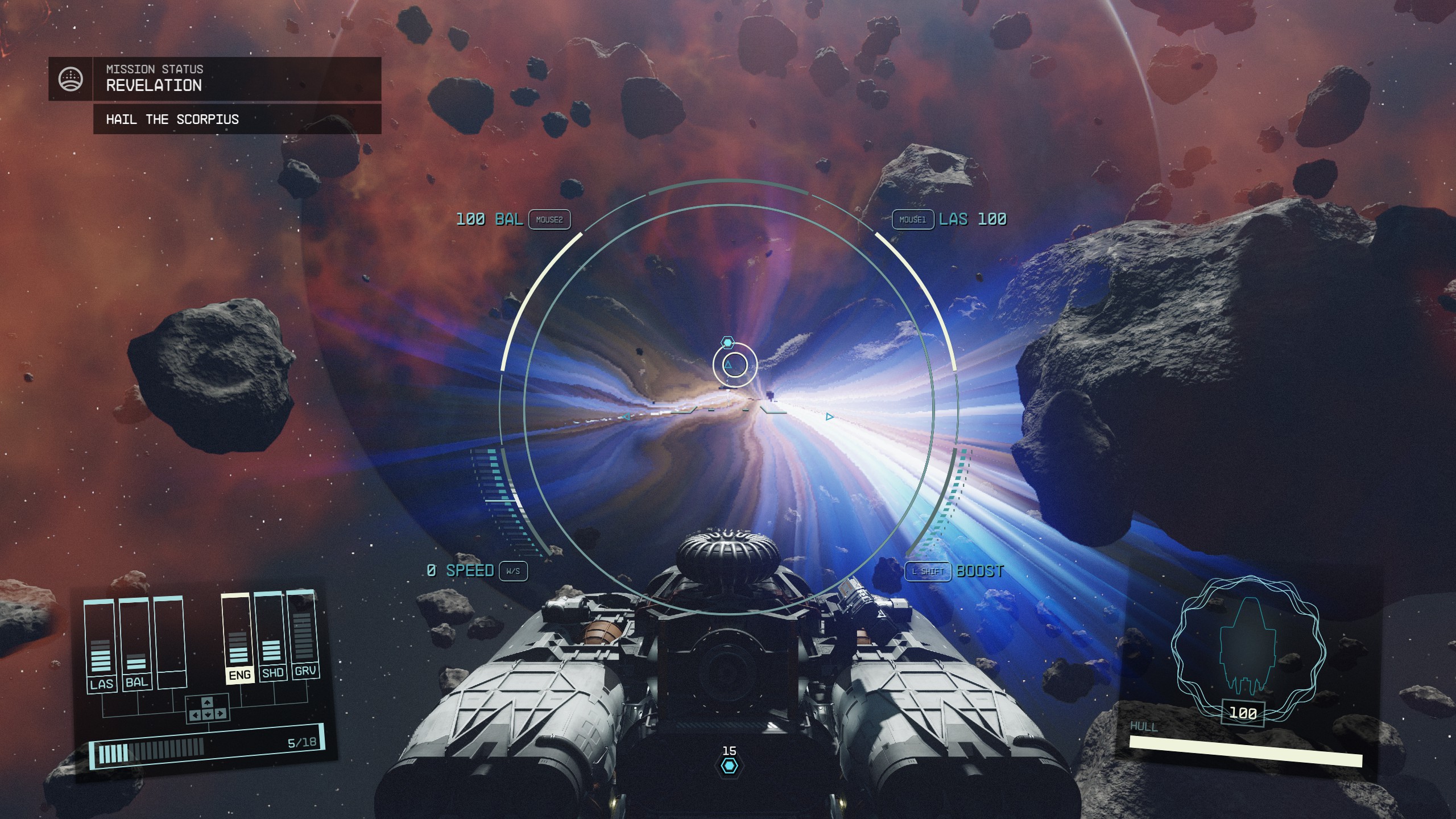Screen dimensions: 1456x819
Task: Click the right arrow in the power allocation keypad
Action: [221, 714]
